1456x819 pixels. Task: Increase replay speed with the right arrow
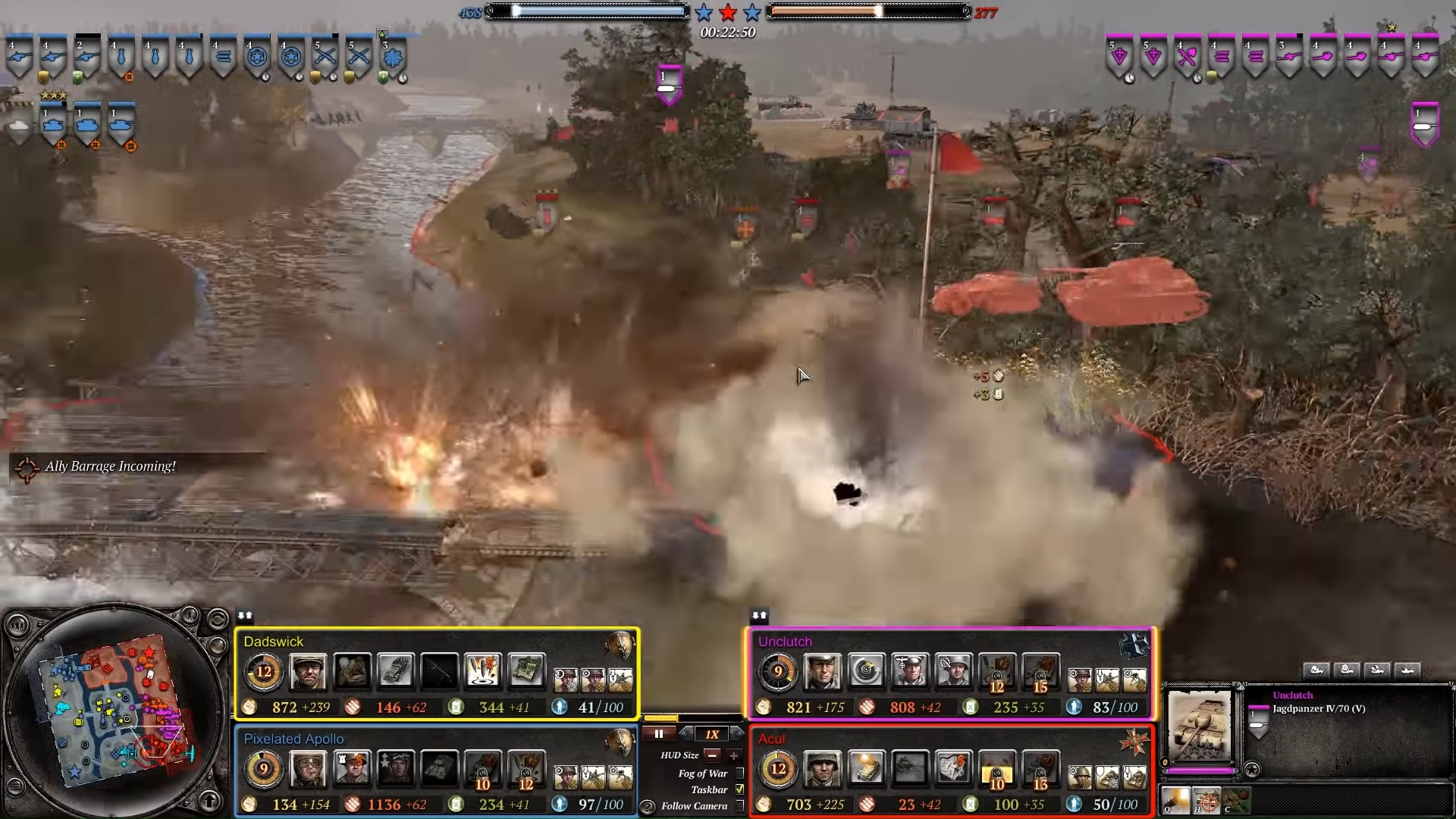click(x=737, y=733)
